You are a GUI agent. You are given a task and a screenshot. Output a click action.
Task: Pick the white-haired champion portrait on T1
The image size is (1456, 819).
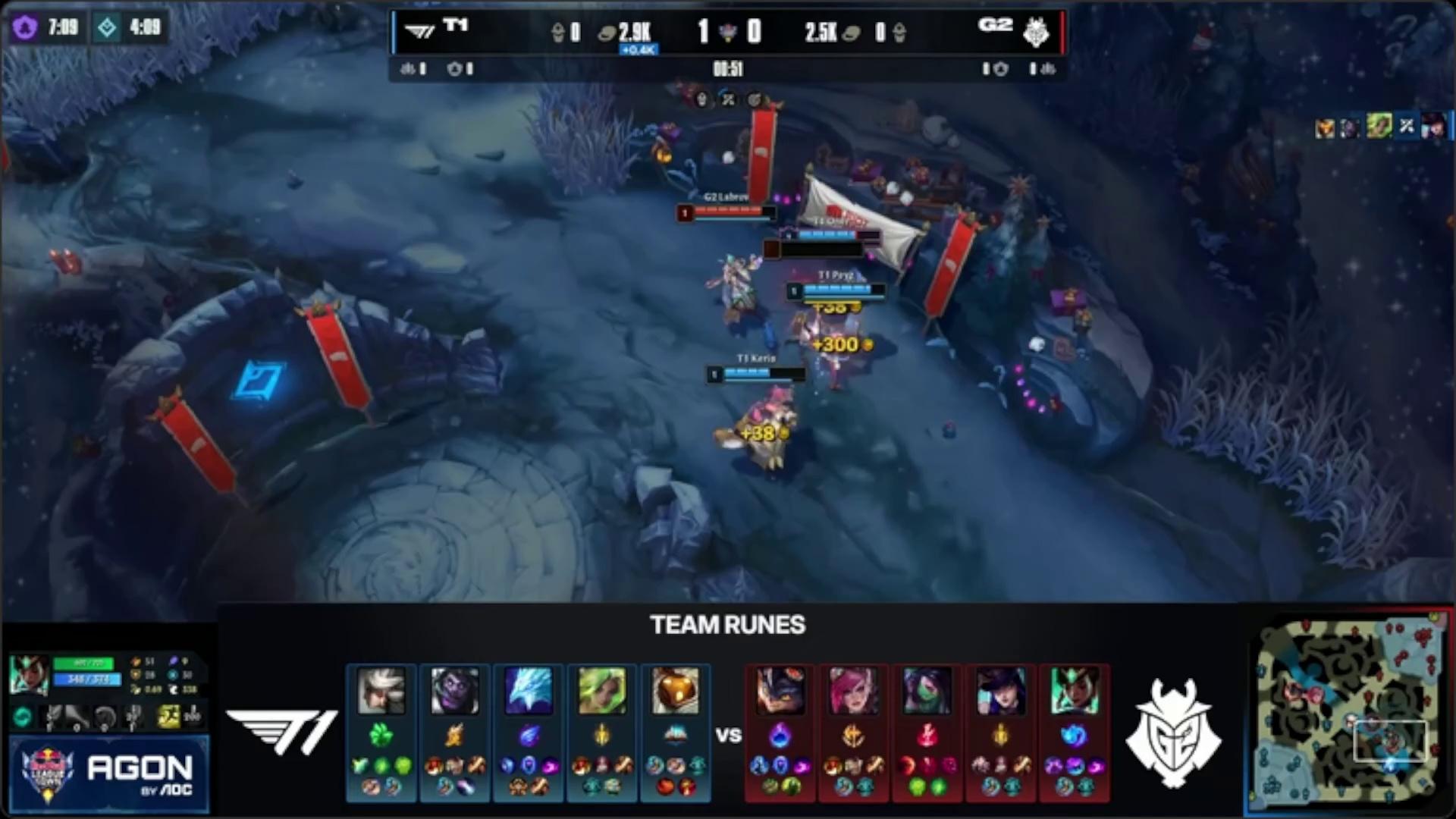pos(381,691)
